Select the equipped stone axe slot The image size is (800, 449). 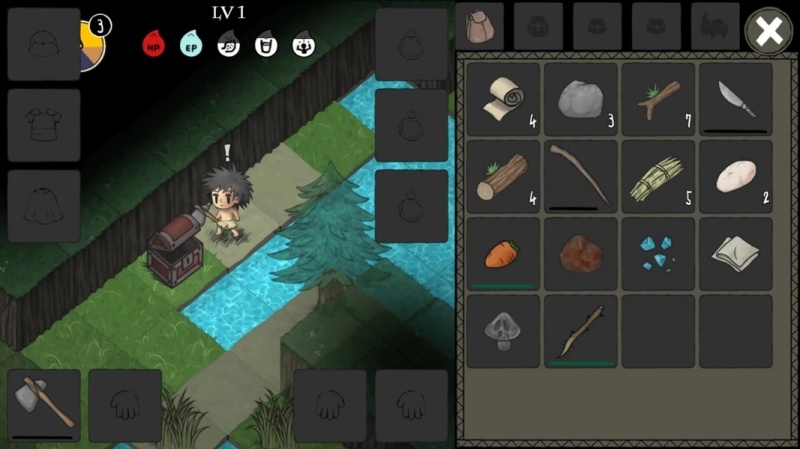pyautogui.click(x=44, y=405)
